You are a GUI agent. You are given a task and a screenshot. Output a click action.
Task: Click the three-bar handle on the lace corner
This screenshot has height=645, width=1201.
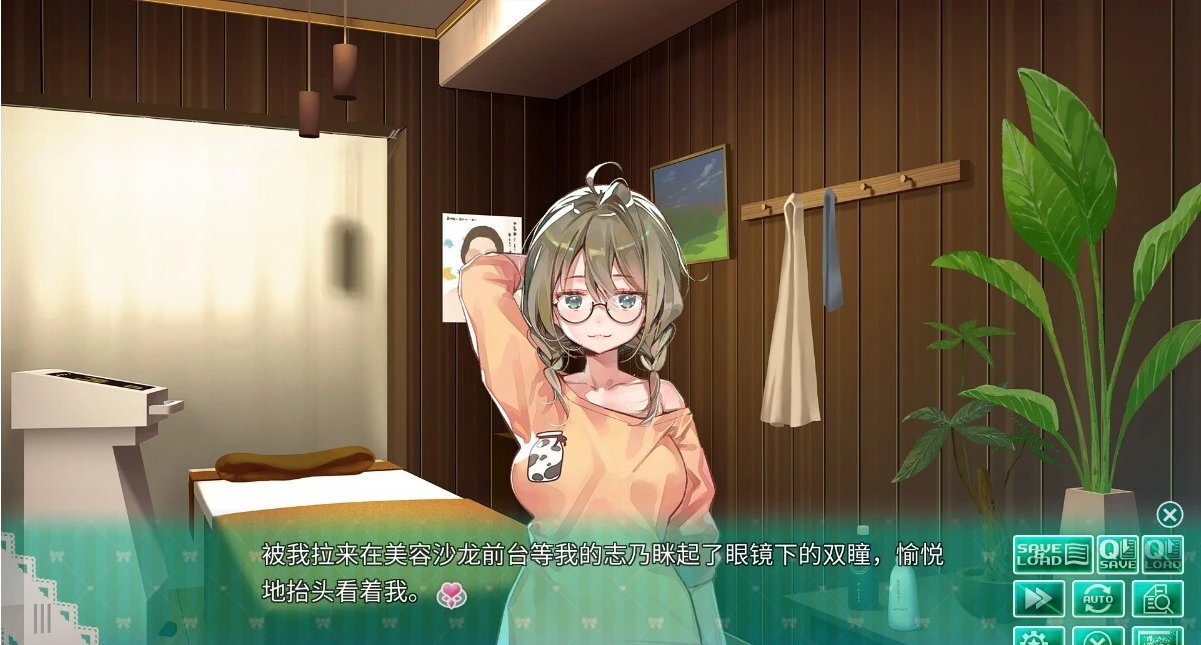click(42, 619)
